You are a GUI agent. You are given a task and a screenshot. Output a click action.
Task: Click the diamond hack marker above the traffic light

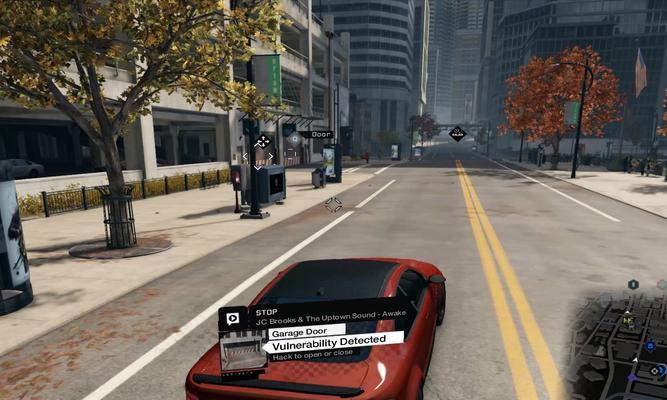(x=263, y=142)
